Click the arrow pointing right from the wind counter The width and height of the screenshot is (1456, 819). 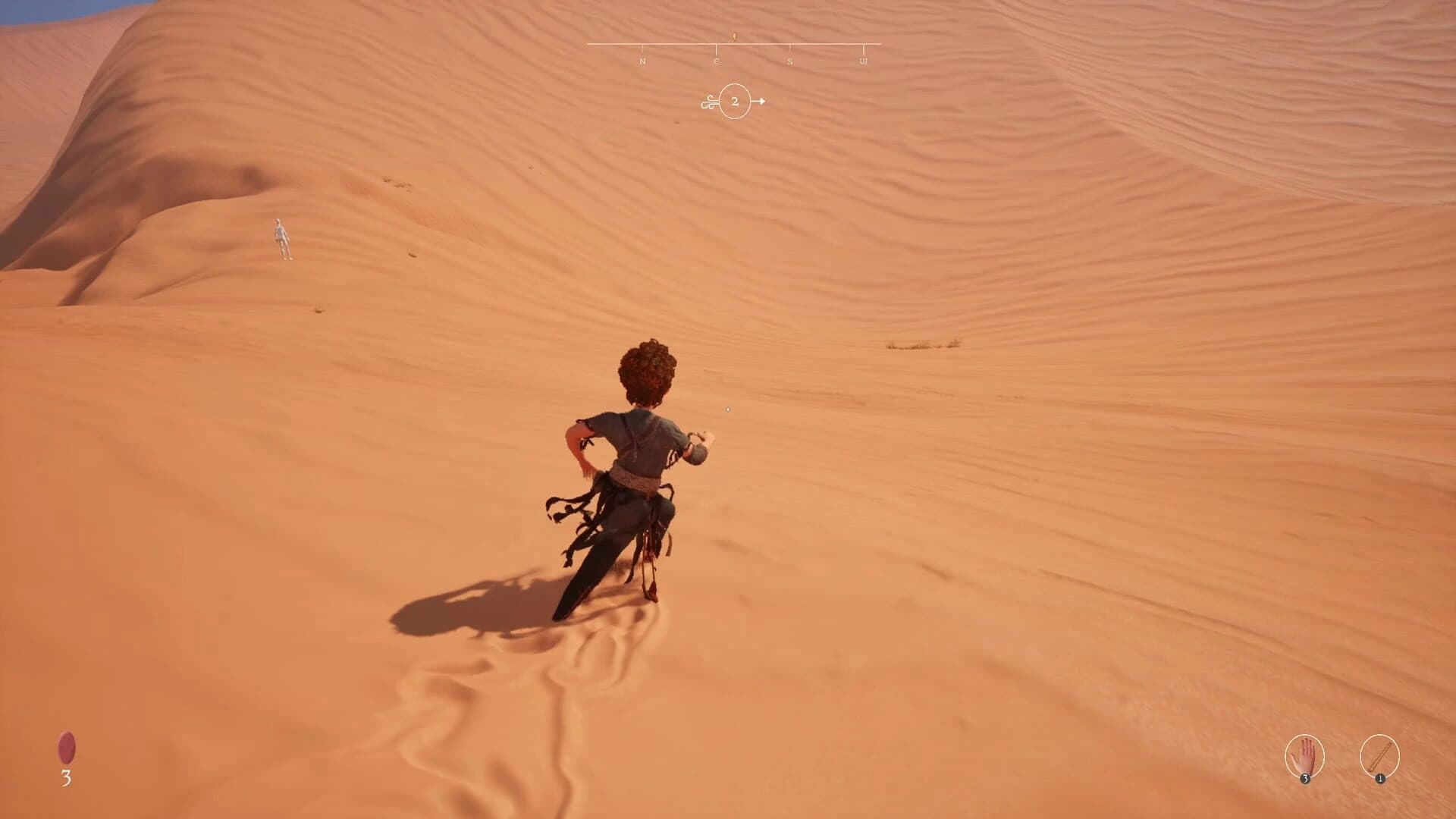(x=761, y=102)
